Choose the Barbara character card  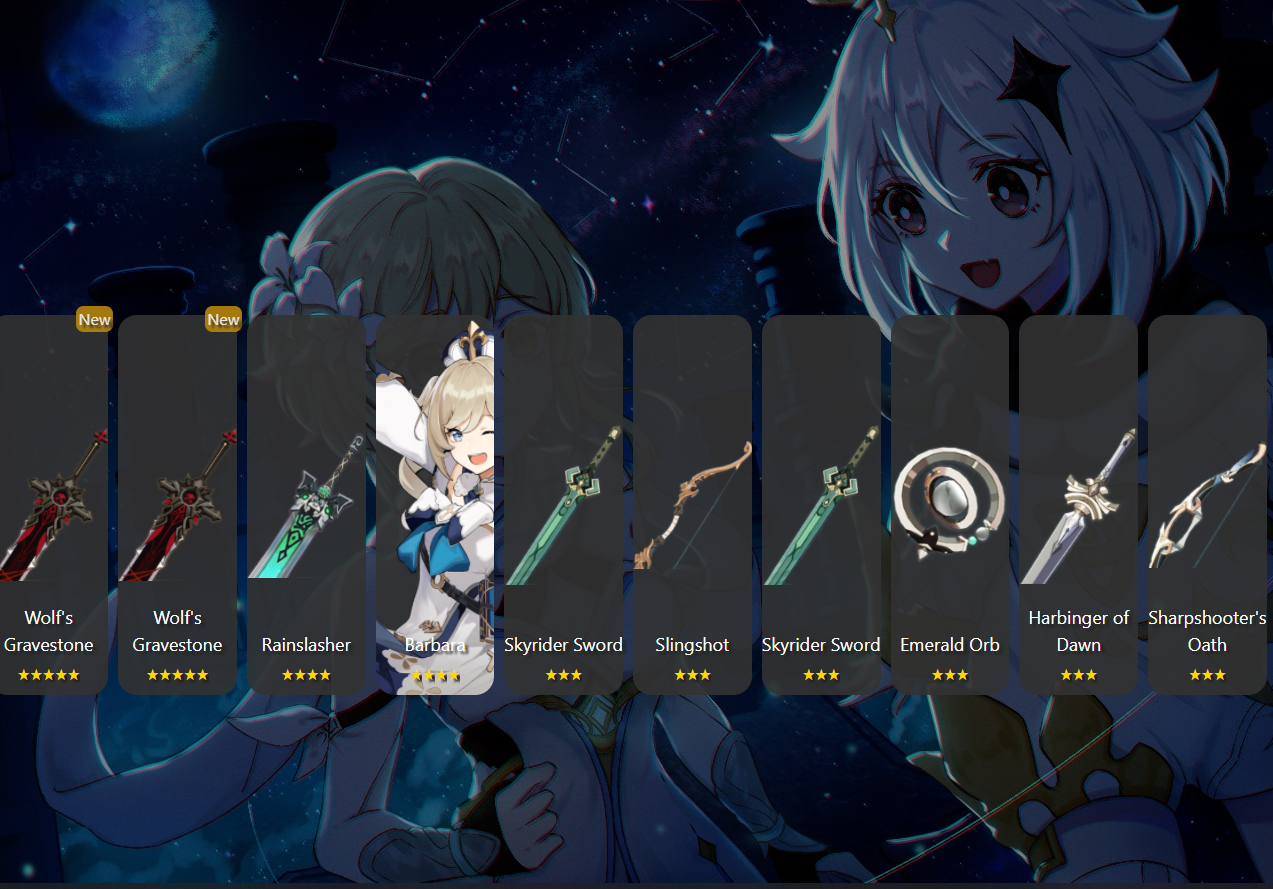pyautogui.click(x=435, y=505)
